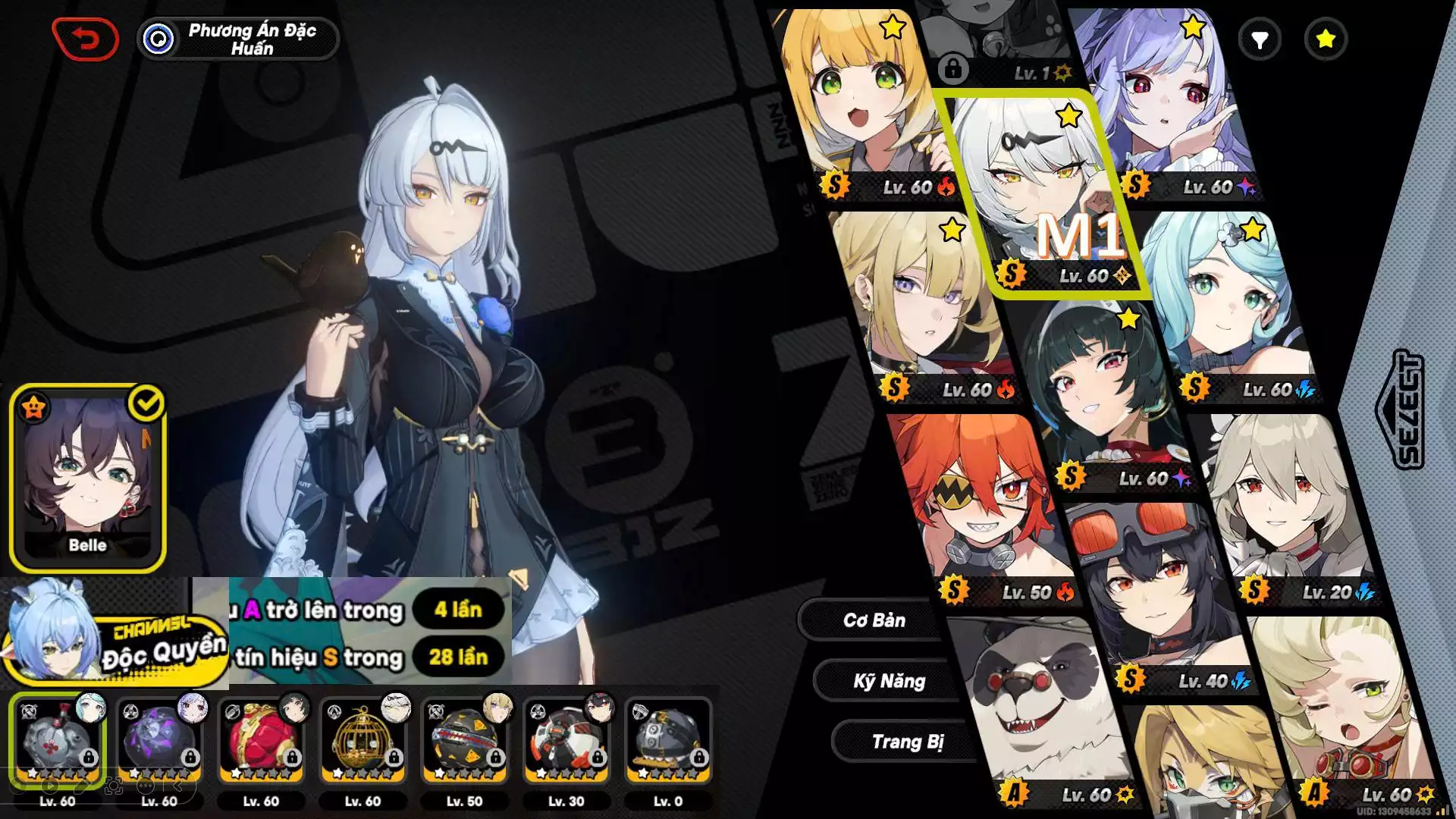This screenshot has width=1456, height=819.
Task: Open Phương Án Đặc Huấn training plan
Action: tap(237, 39)
